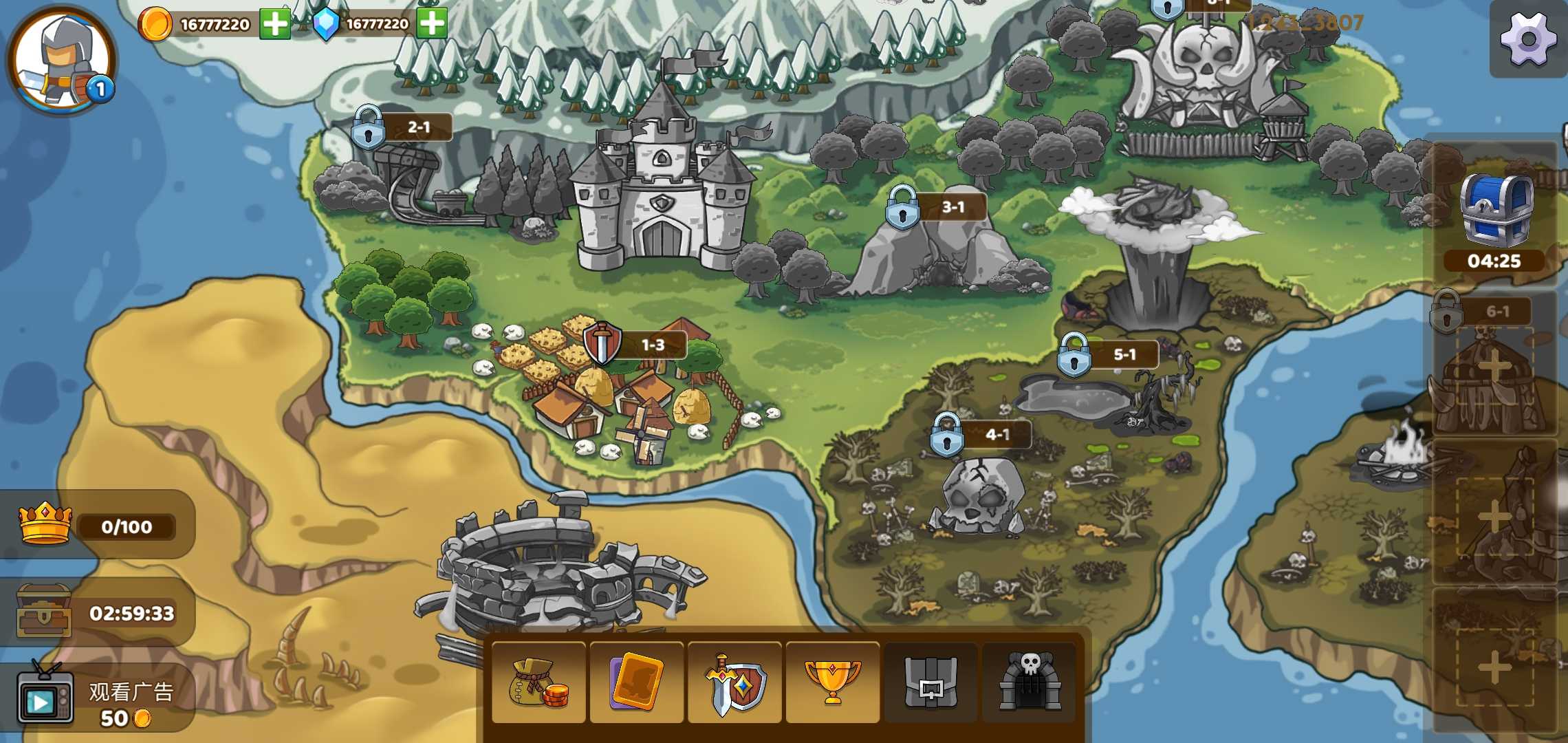1568x743 pixels.
Task: Add more gold coins with plus button
Action: point(275,25)
